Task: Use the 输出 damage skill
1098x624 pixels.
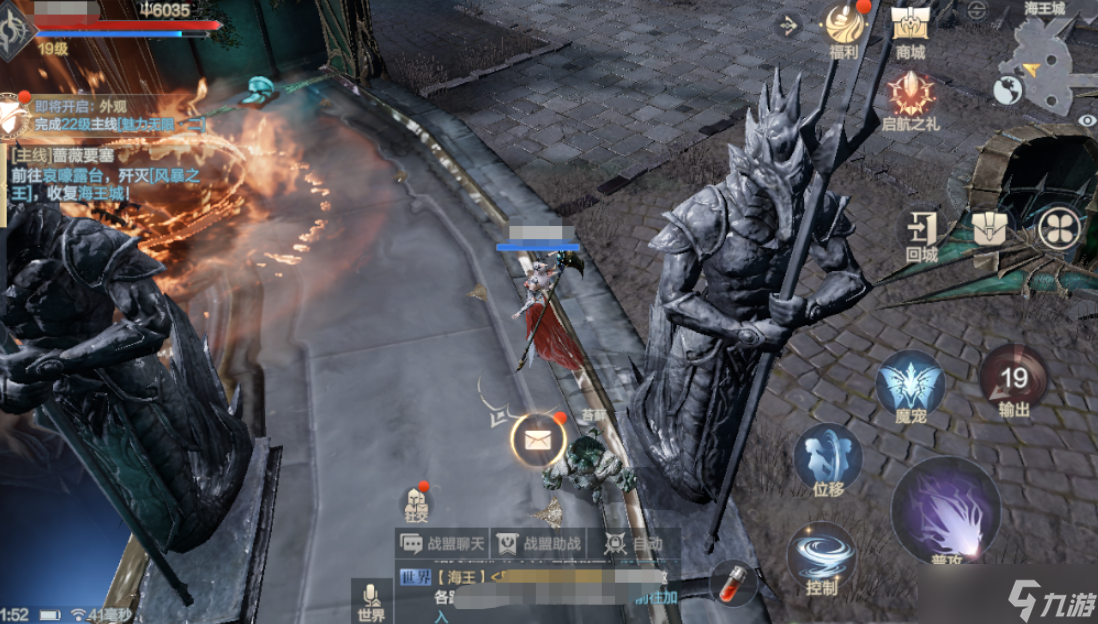Action: [1014, 379]
